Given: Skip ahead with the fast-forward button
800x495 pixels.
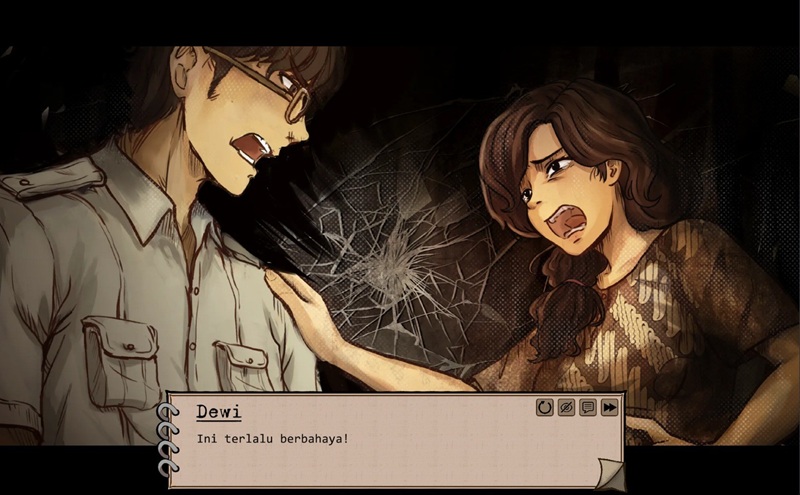Looking at the screenshot, I should 609,407.
